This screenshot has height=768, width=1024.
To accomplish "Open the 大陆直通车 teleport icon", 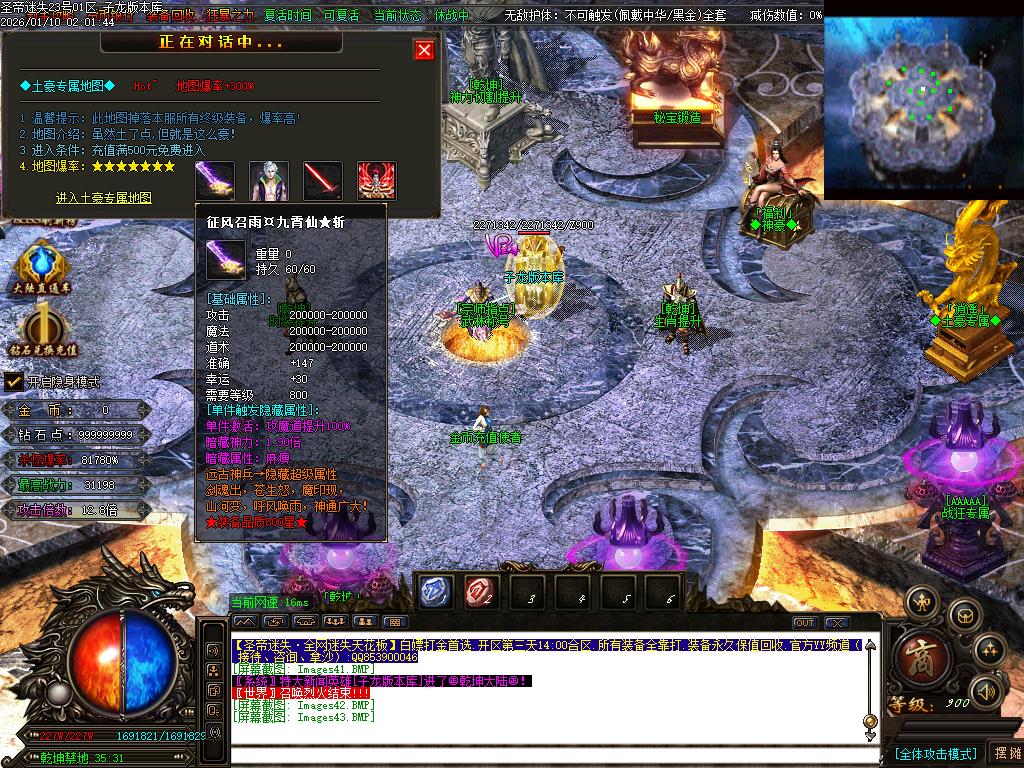I will click(42, 267).
